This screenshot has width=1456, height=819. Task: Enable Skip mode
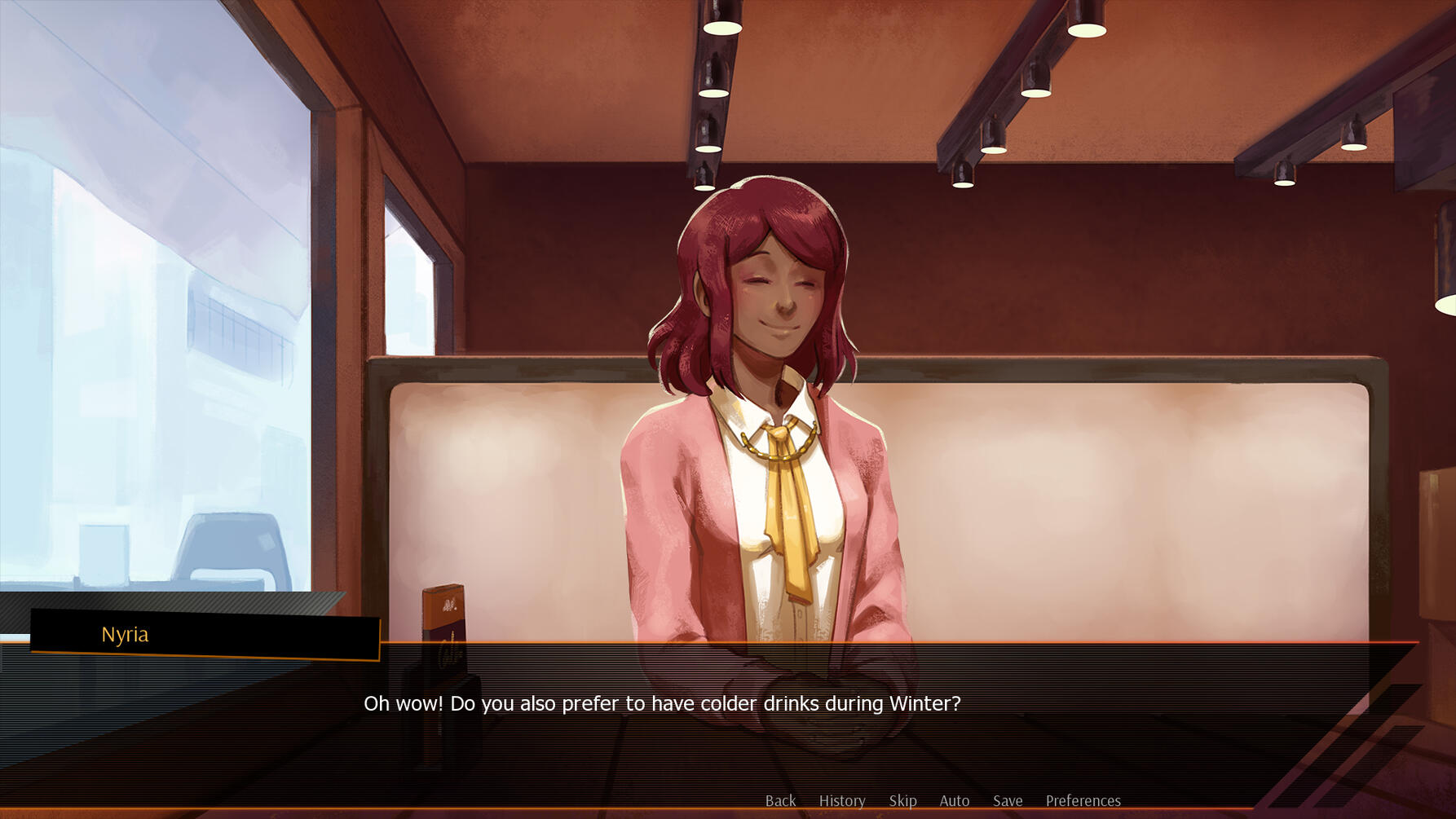click(x=902, y=800)
